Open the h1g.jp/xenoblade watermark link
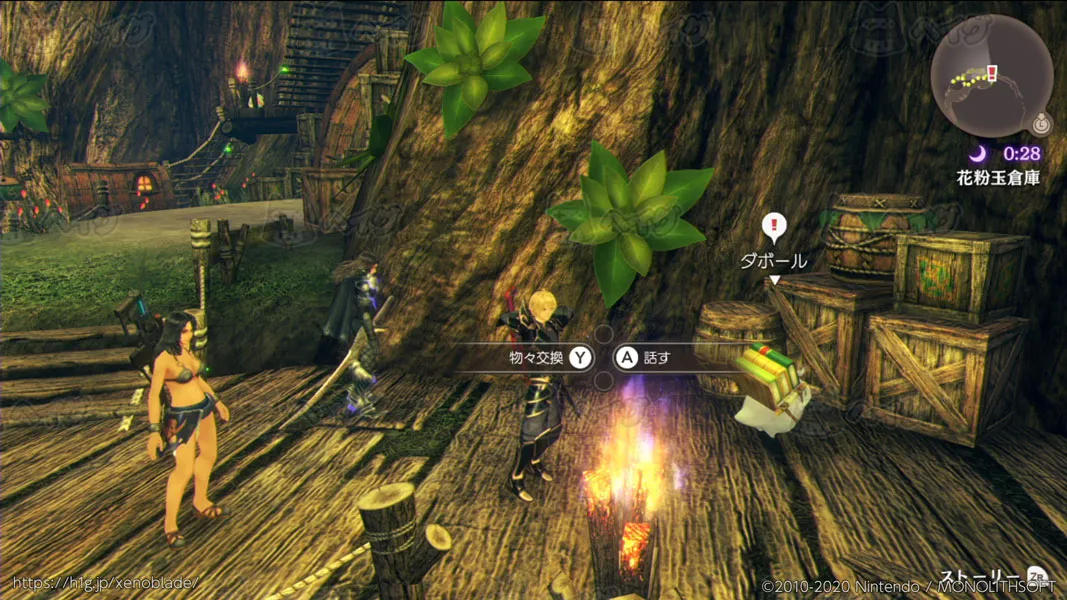Image resolution: width=1067 pixels, height=600 pixels. 105,582
